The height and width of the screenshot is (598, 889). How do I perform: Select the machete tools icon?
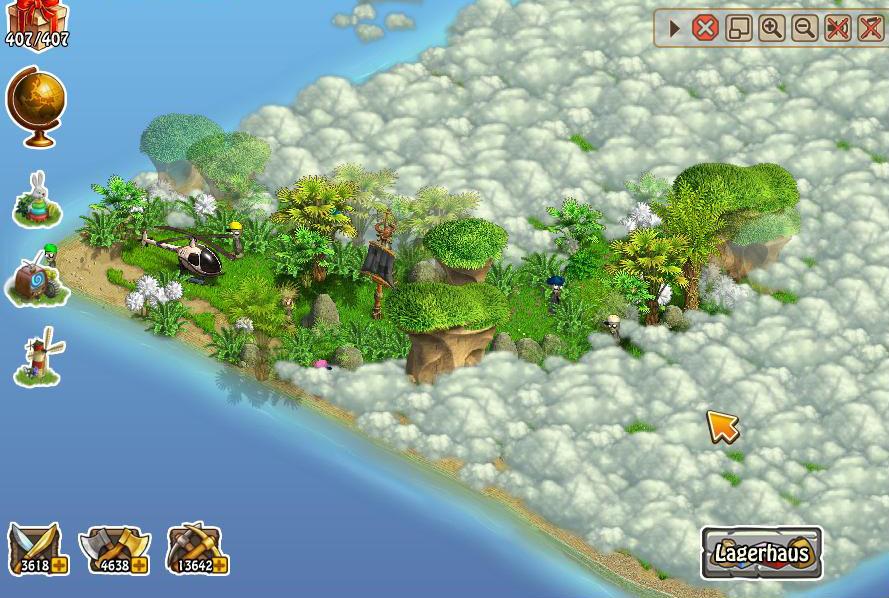coord(34,549)
